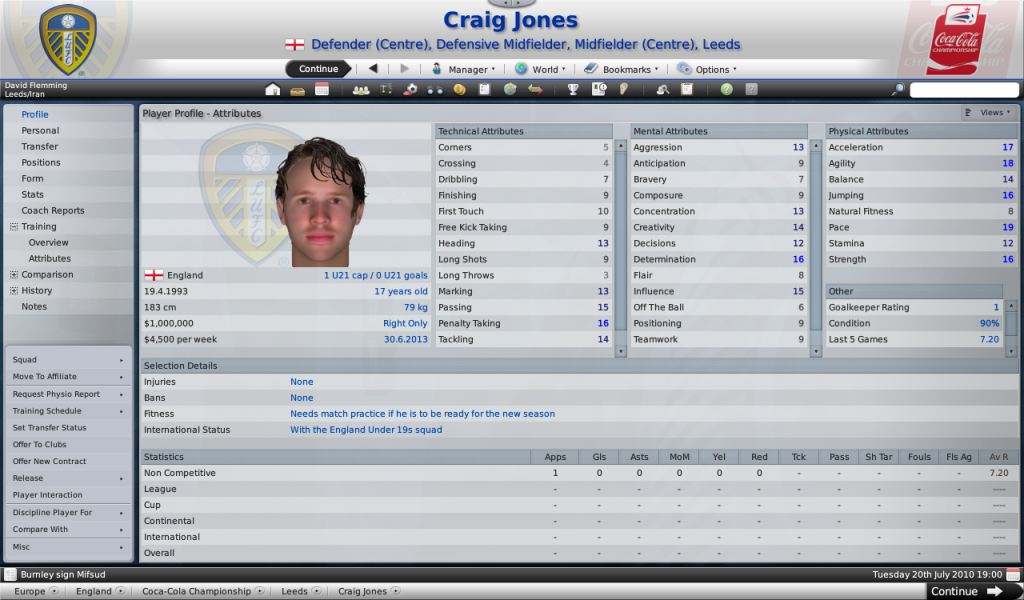The width and height of the screenshot is (1024, 600).
Task: Click the top Continue button
Action: (318, 69)
